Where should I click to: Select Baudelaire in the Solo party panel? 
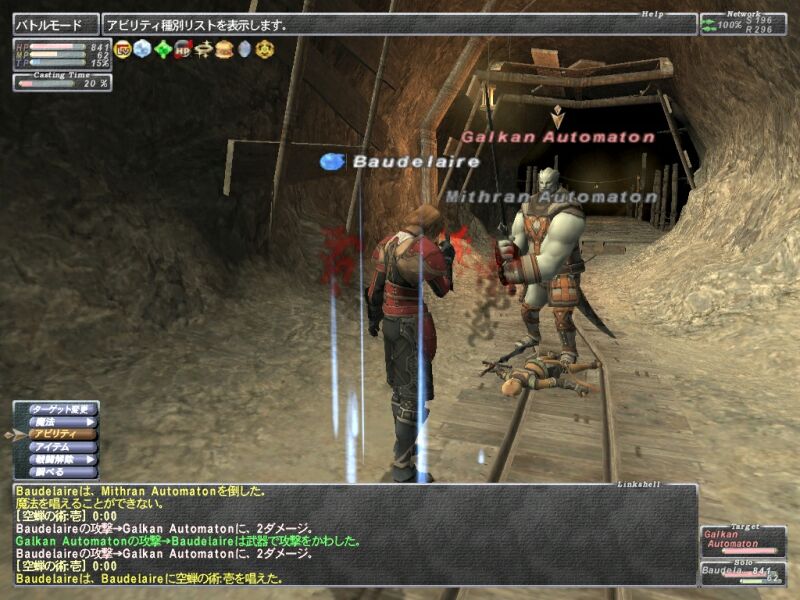point(741,573)
